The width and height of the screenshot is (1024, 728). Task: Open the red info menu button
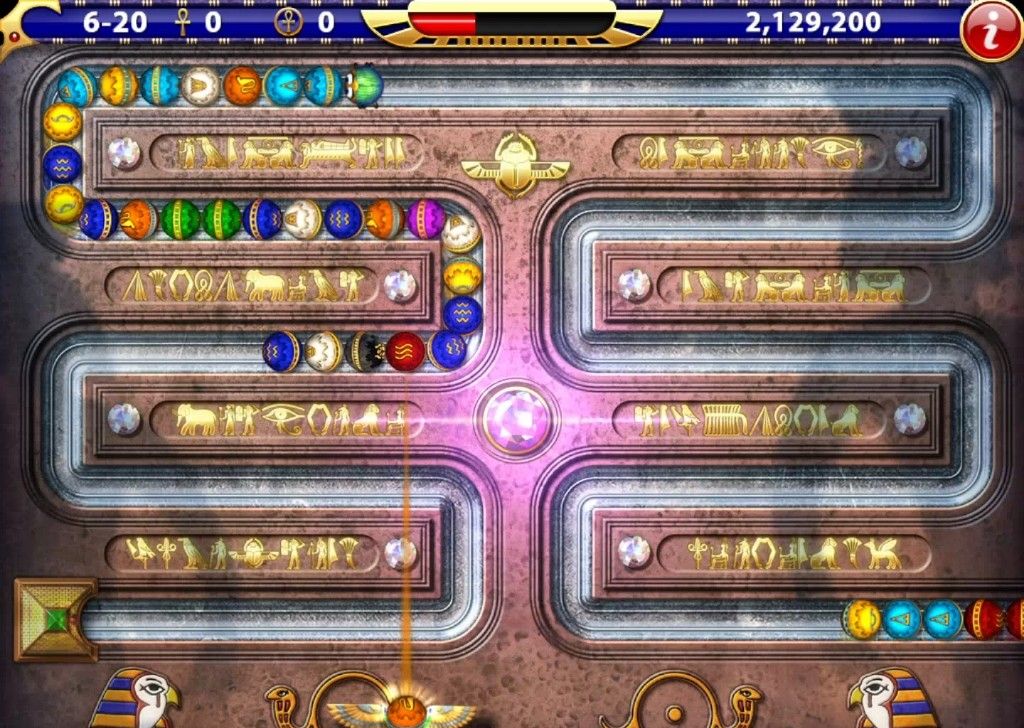989,31
